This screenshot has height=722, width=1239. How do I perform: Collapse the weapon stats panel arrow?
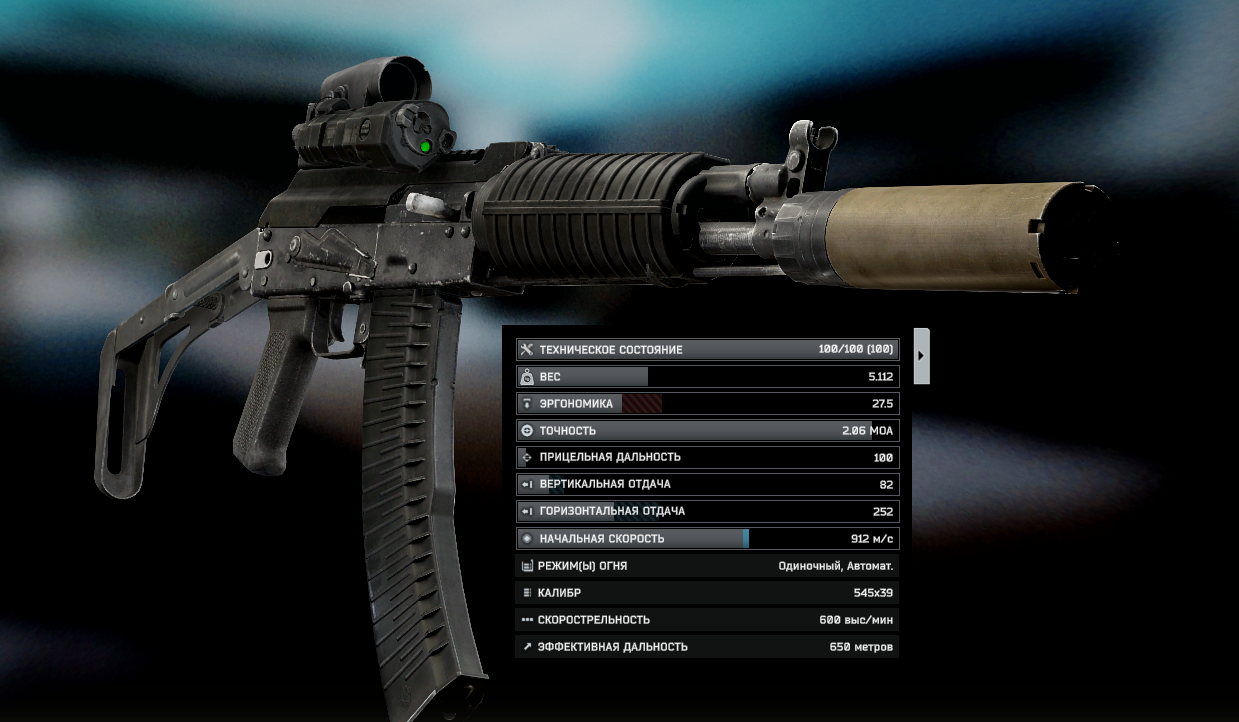click(921, 355)
